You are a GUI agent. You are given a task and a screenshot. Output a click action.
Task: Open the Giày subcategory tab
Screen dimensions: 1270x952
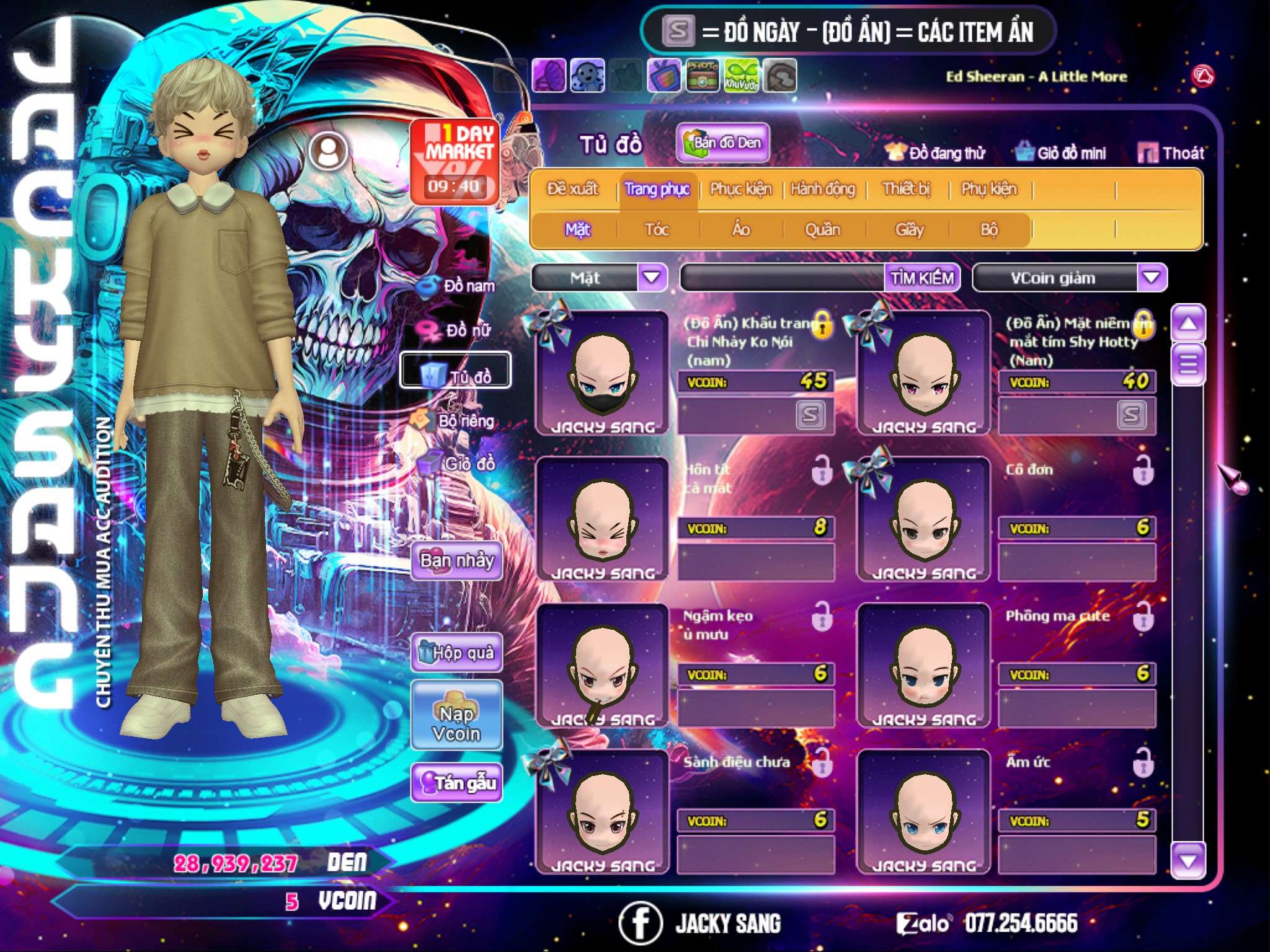tap(909, 230)
